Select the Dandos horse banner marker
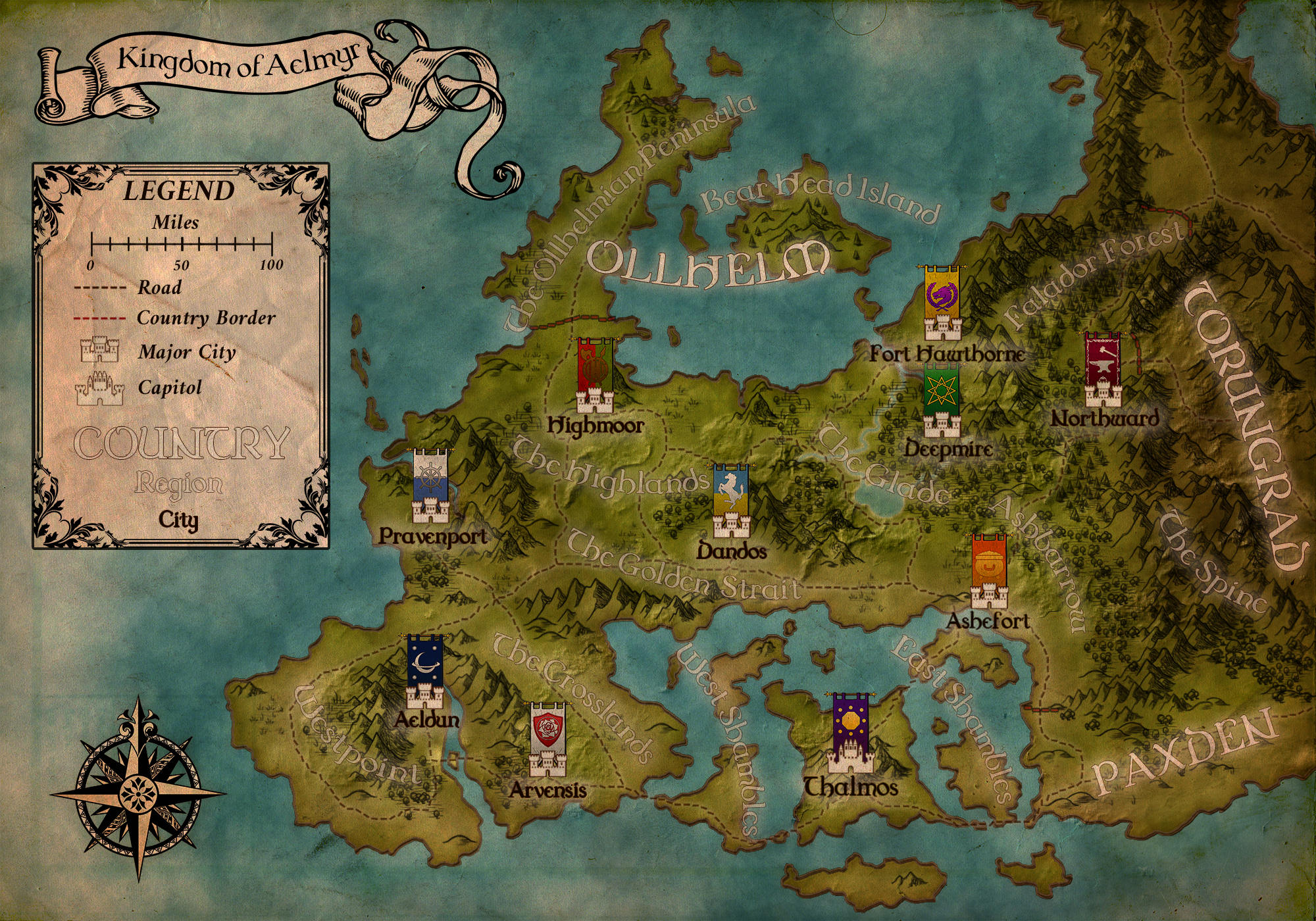The width and height of the screenshot is (1316, 921). click(731, 501)
